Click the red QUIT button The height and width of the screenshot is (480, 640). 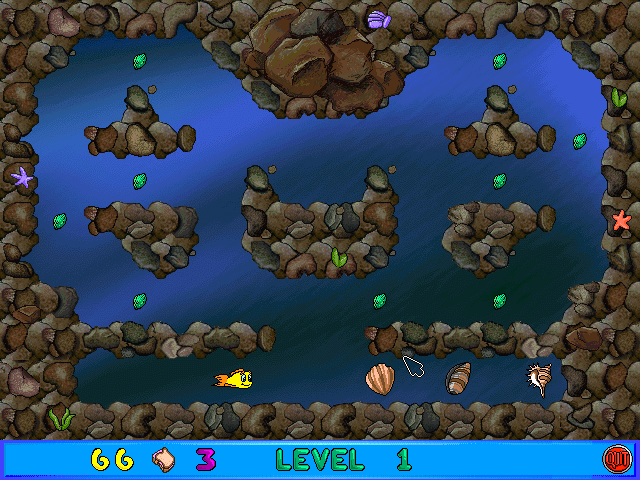click(x=614, y=459)
